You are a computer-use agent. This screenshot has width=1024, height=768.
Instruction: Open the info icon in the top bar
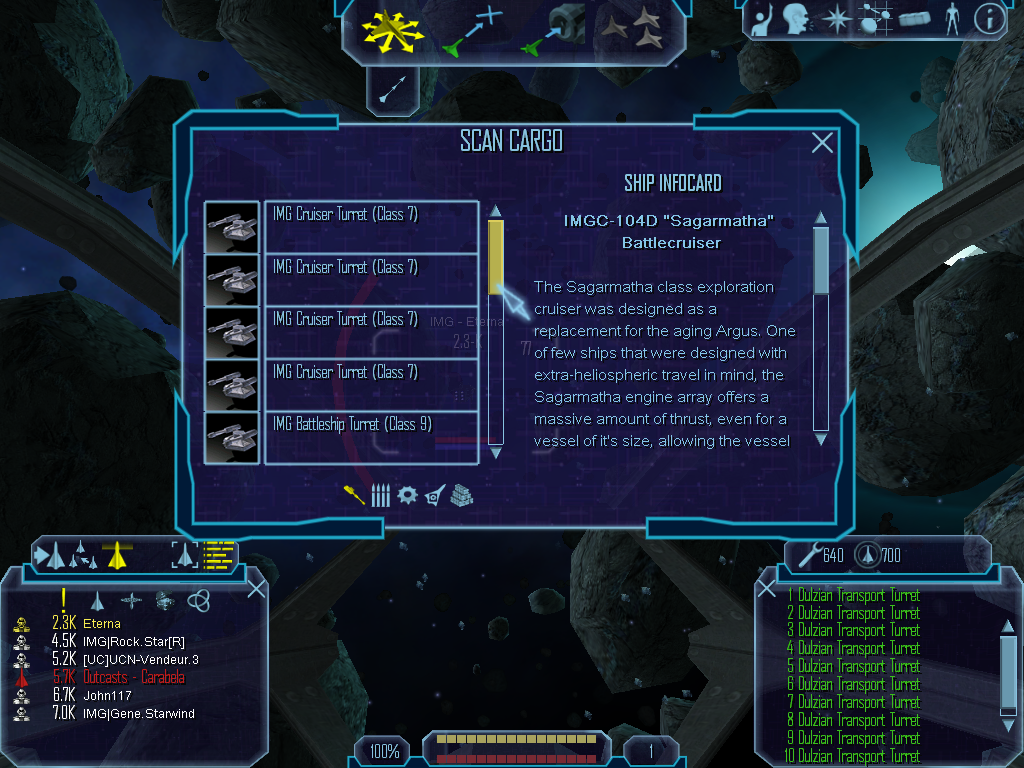988,18
